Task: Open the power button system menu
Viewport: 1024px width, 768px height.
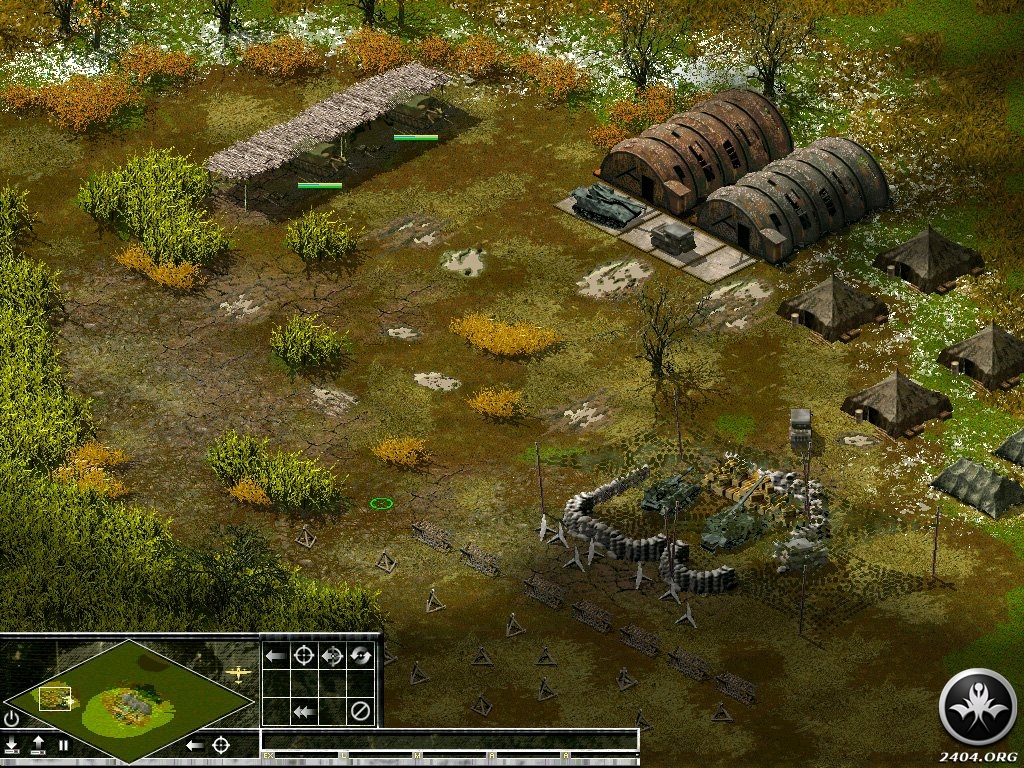Action: coord(12,718)
